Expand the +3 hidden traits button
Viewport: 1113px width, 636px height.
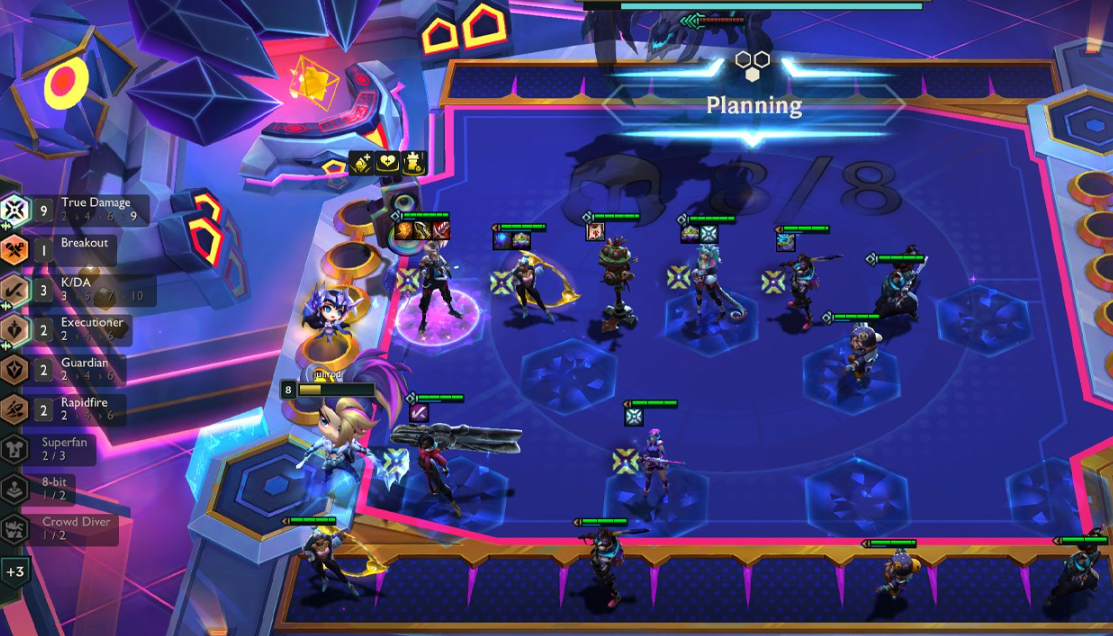(x=15, y=573)
